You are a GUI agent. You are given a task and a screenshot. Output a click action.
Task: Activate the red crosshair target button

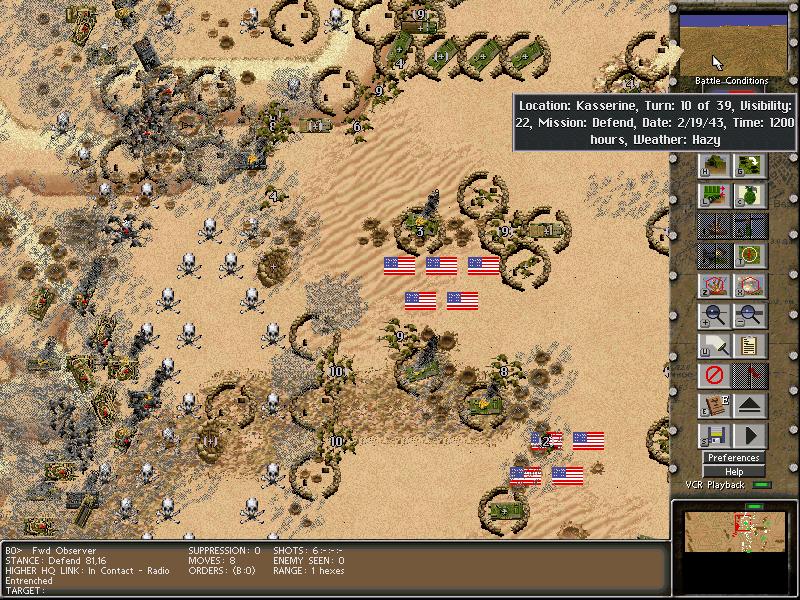coord(750,255)
